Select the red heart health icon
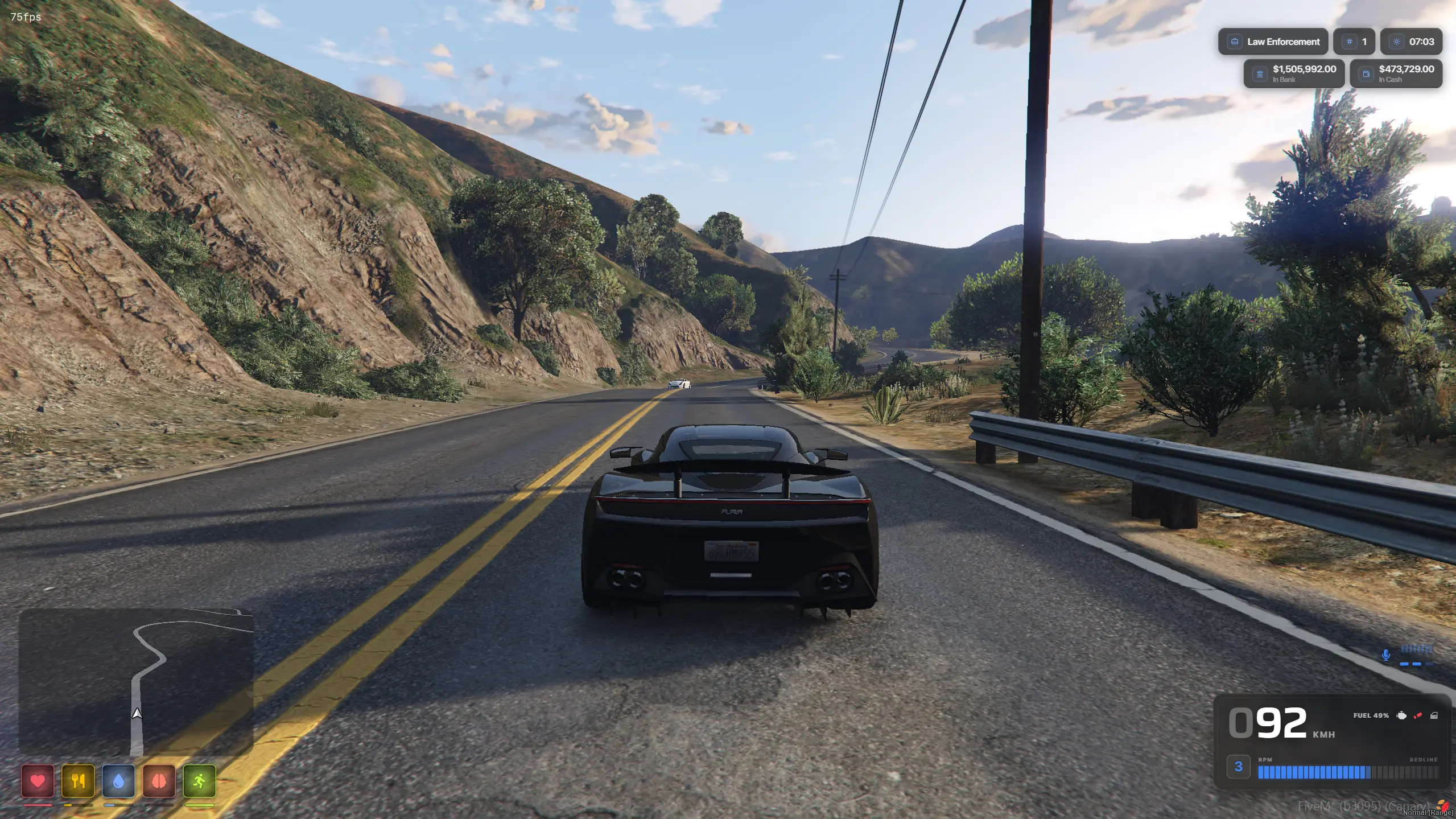The width and height of the screenshot is (1456, 819). tap(38, 781)
